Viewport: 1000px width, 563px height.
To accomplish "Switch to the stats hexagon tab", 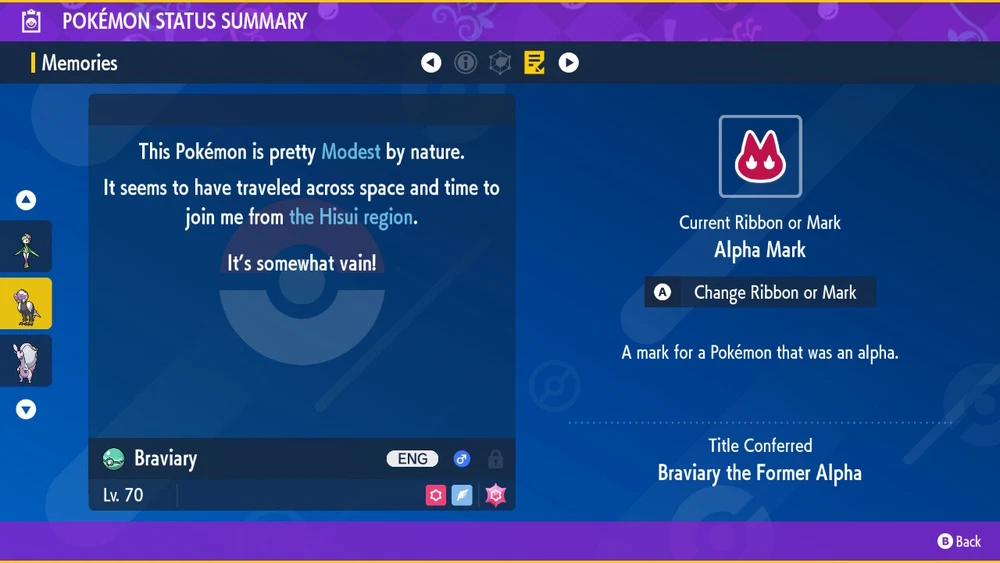I will coord(500,63).
